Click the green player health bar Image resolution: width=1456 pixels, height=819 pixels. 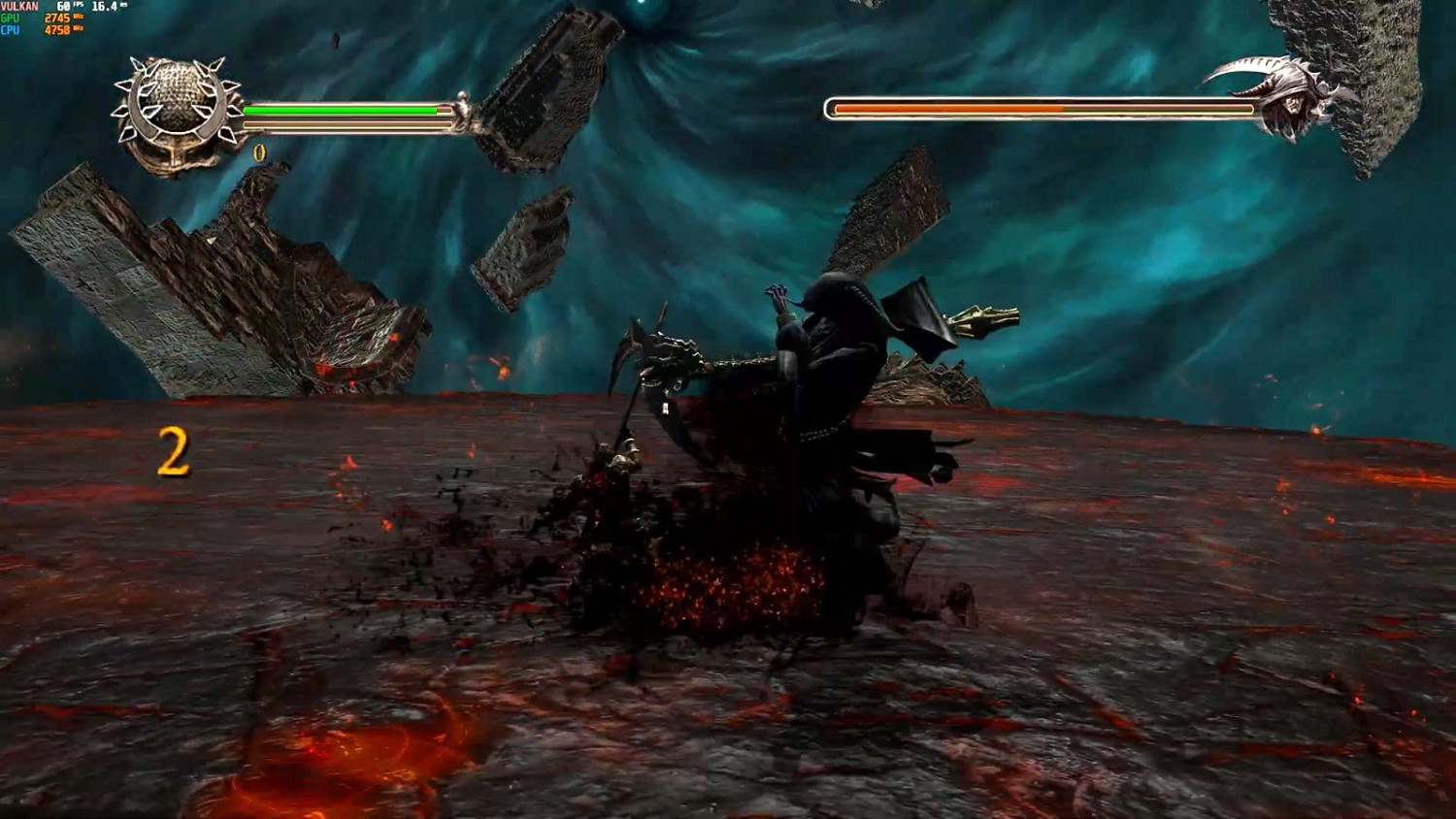tap(340, 110)
